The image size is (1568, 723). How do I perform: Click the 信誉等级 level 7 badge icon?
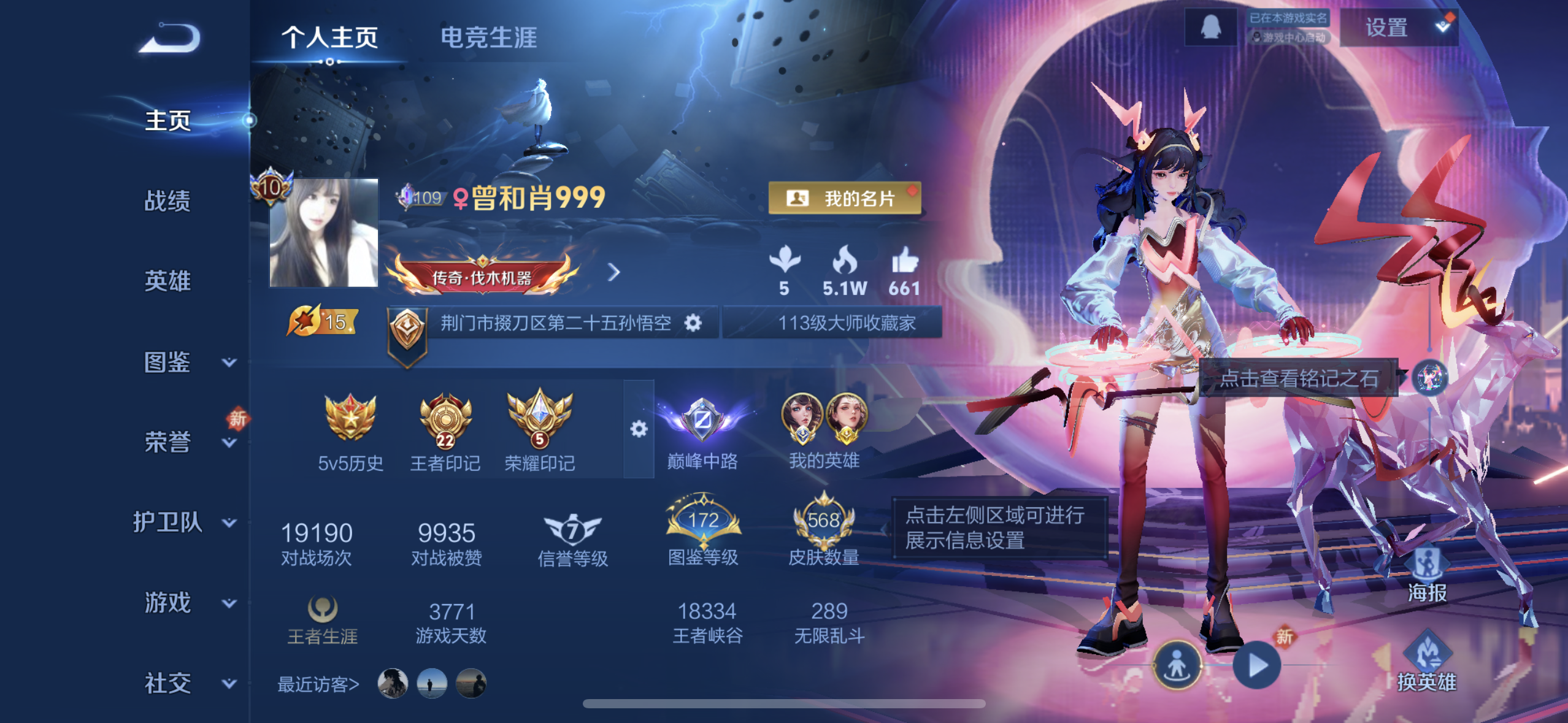pos(574,529)
